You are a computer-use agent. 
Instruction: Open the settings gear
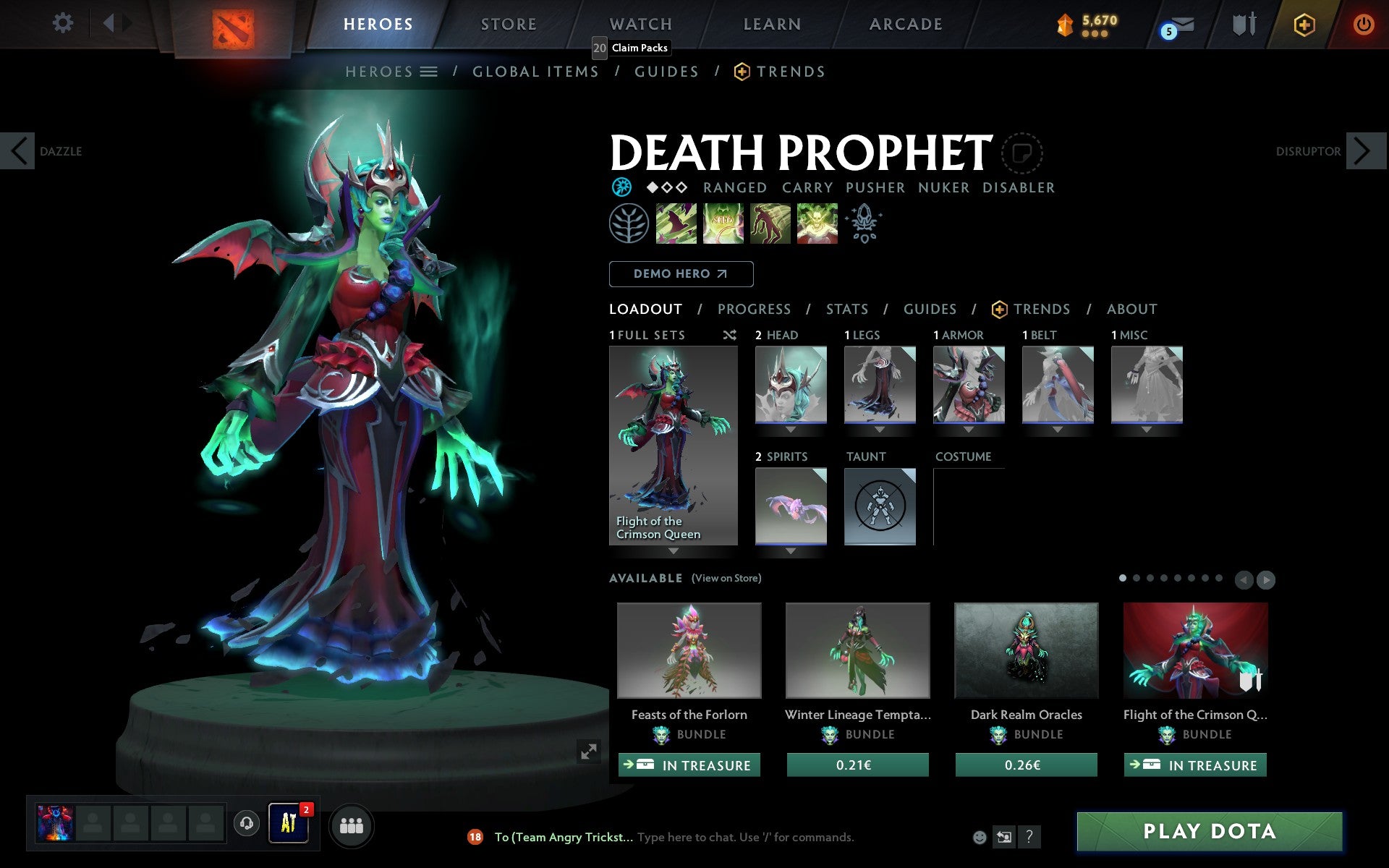(64, 22)
